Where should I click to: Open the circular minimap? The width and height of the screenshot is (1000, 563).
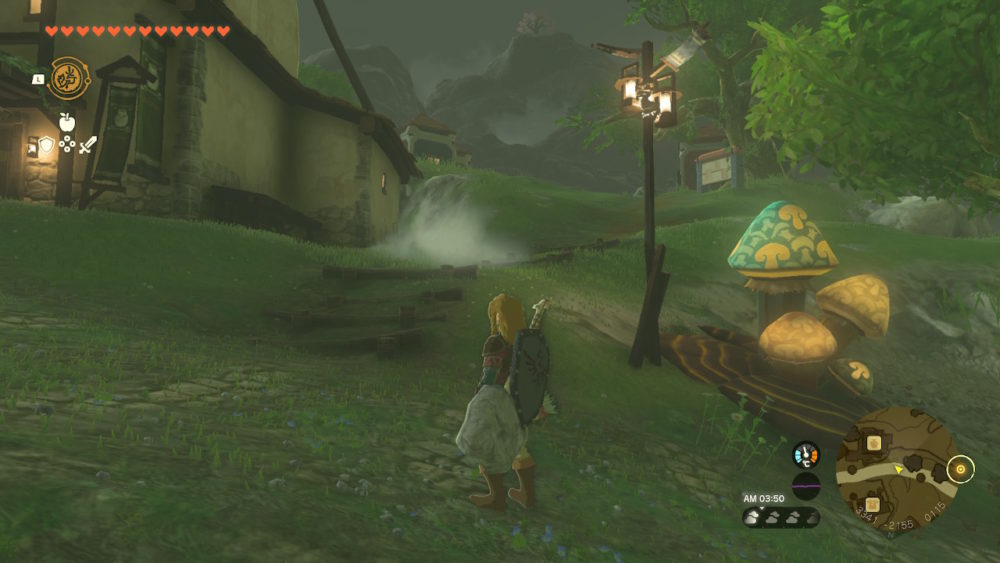[896, 470]
